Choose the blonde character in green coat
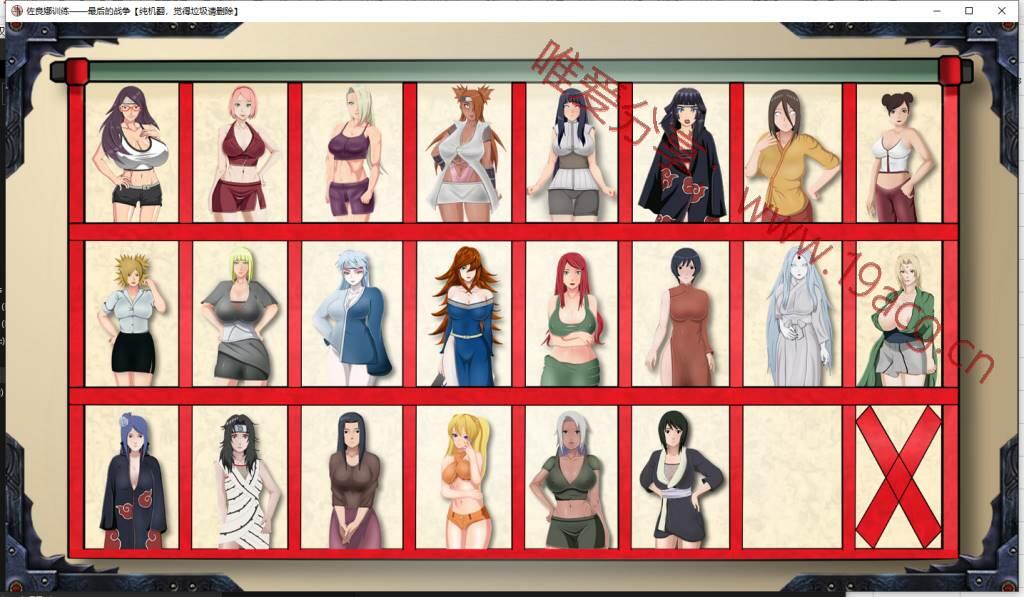The width and height of the screenshot is (1024, 597). pos(898,313)
